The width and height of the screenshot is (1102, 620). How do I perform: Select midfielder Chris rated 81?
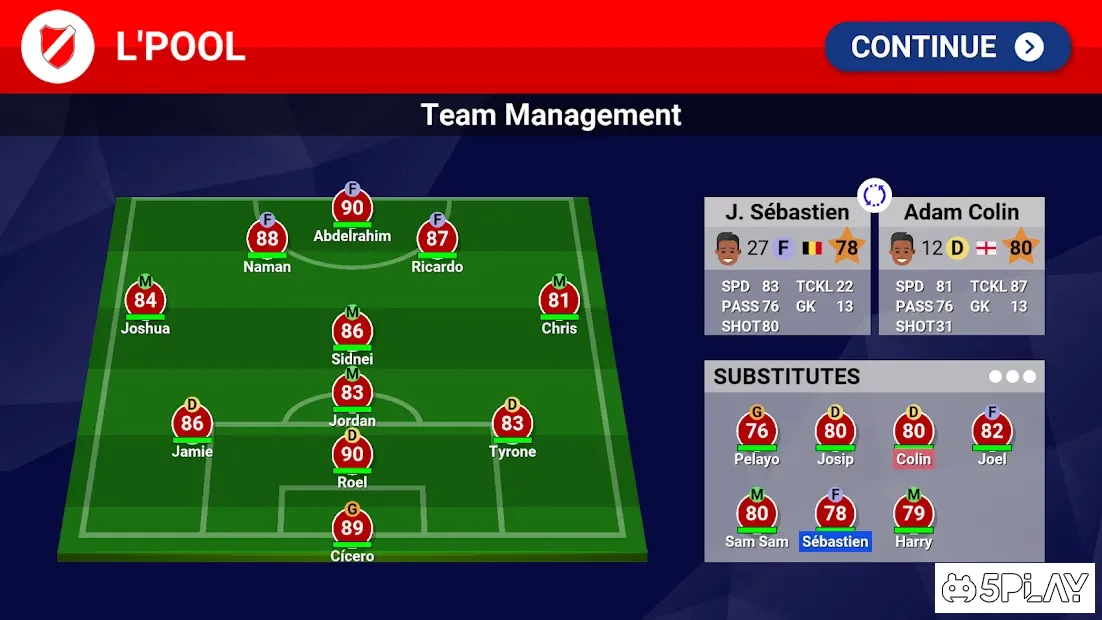coord(559,301)
